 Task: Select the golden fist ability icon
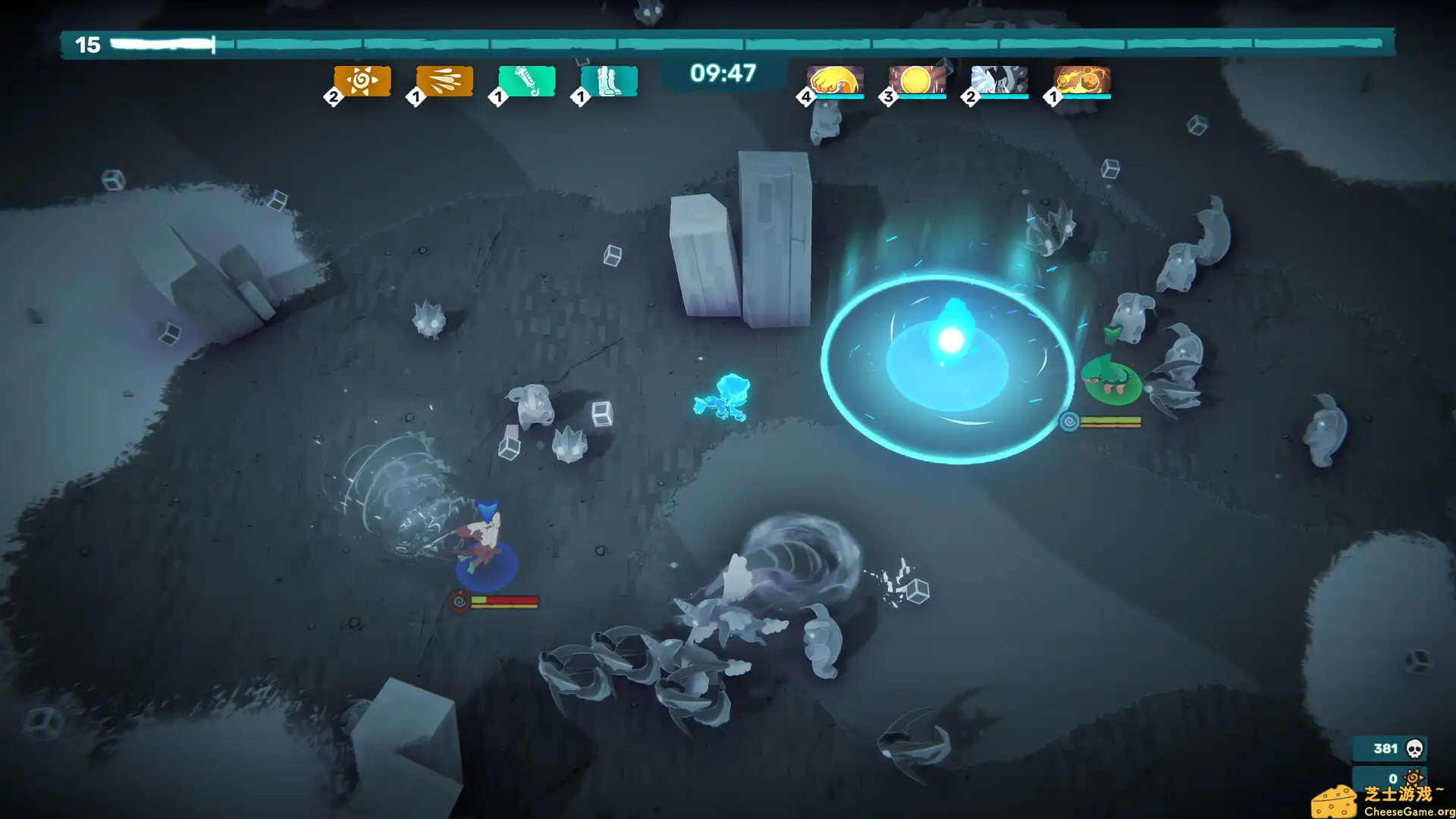click(x=832, y=78)
